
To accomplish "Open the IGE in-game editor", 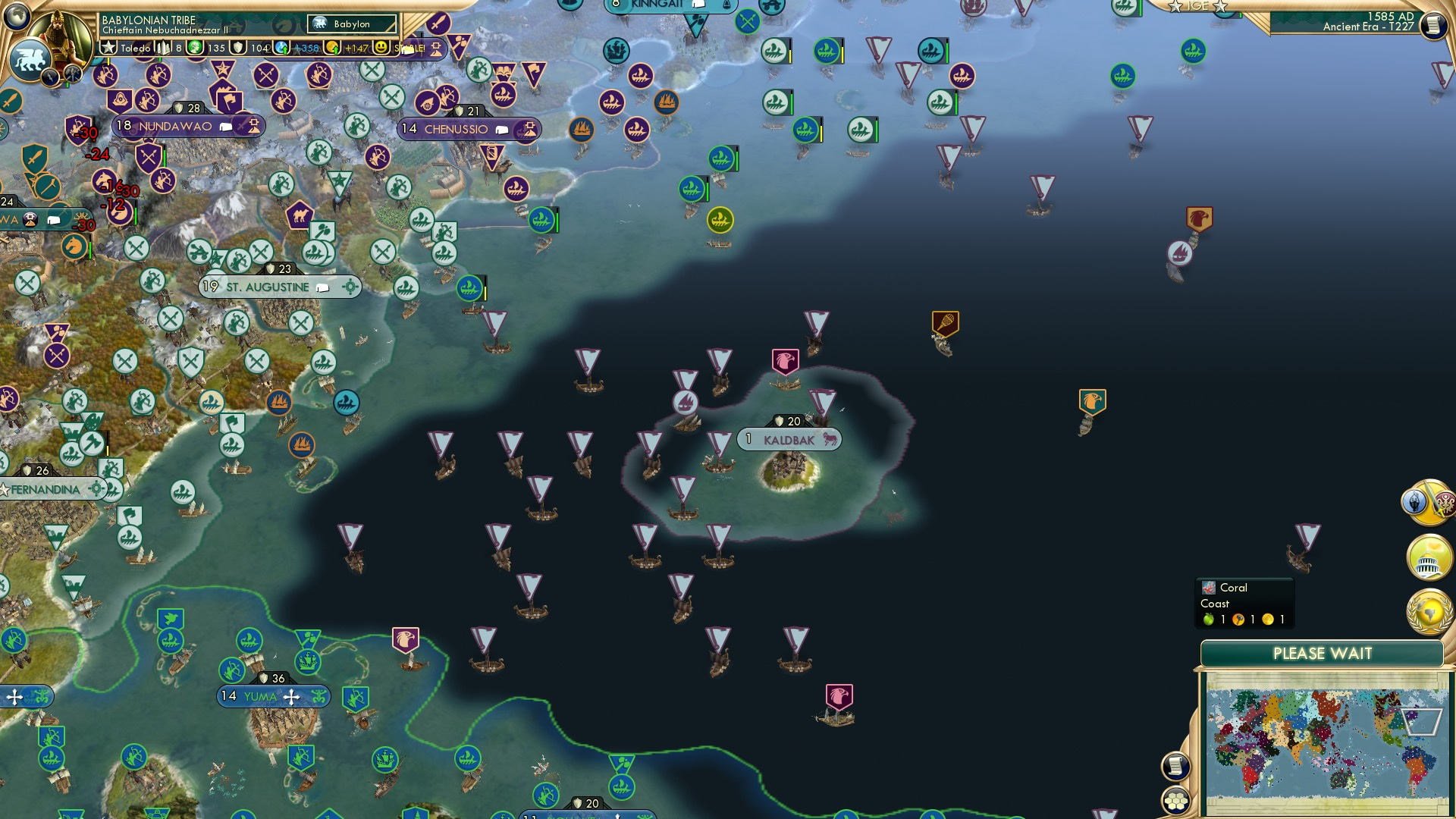I will pos(1198,7).
